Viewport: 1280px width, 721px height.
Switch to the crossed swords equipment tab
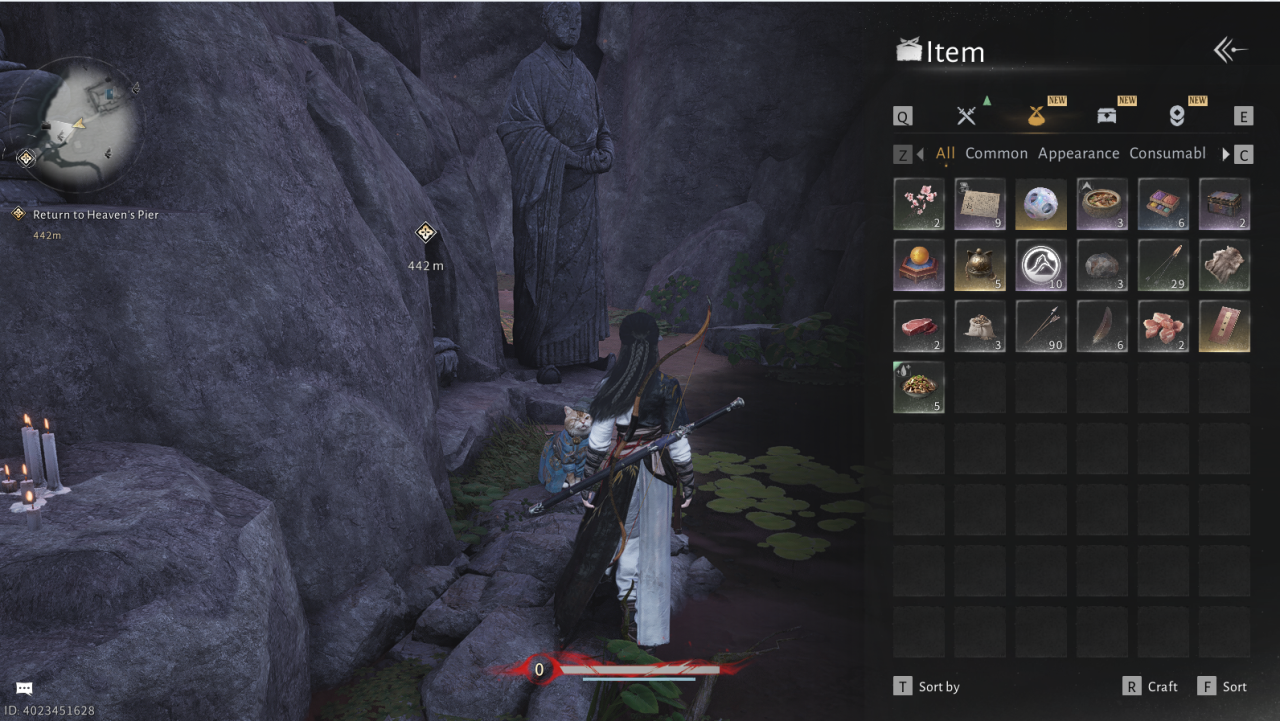(x=965, y=116)
